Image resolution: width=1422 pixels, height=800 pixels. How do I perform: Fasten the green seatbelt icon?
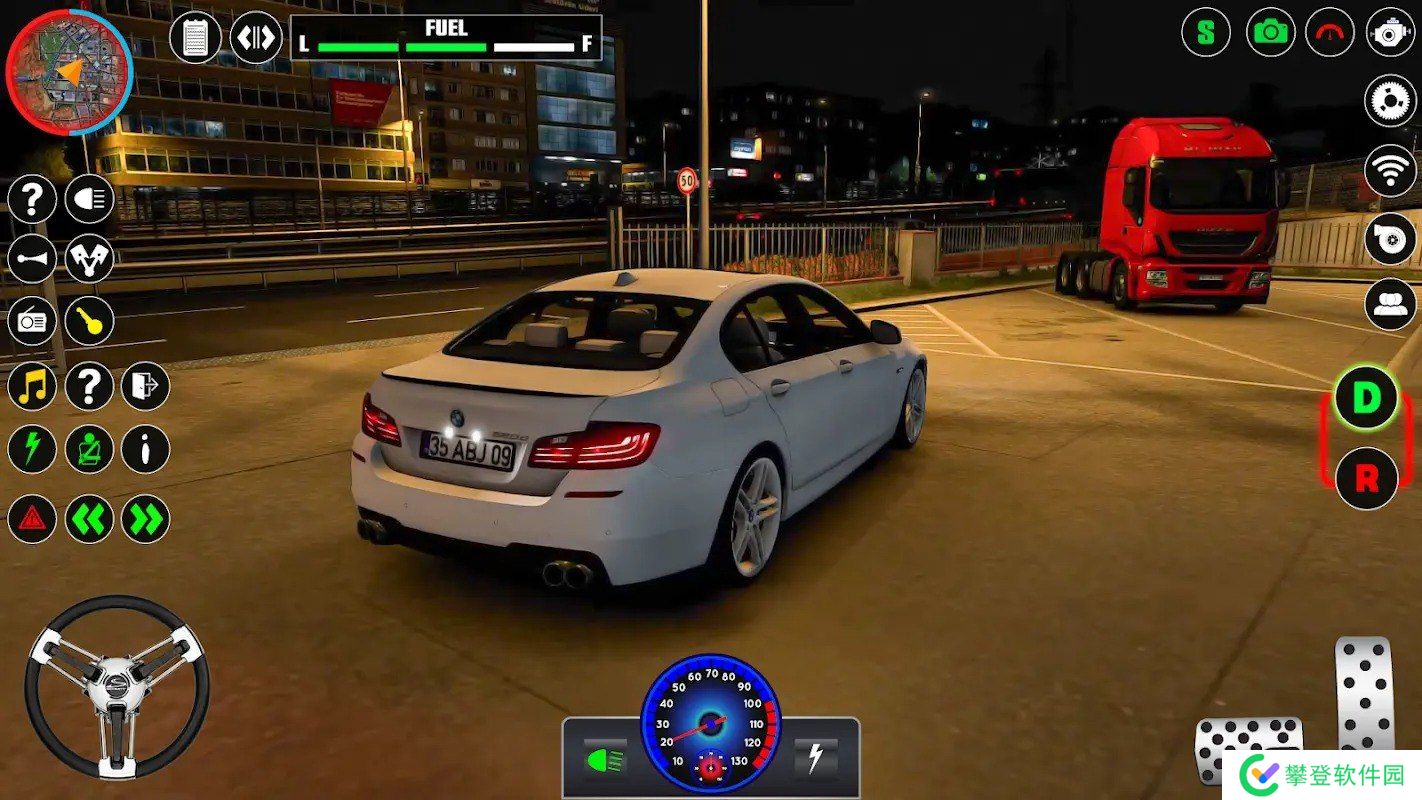point(89,449)
